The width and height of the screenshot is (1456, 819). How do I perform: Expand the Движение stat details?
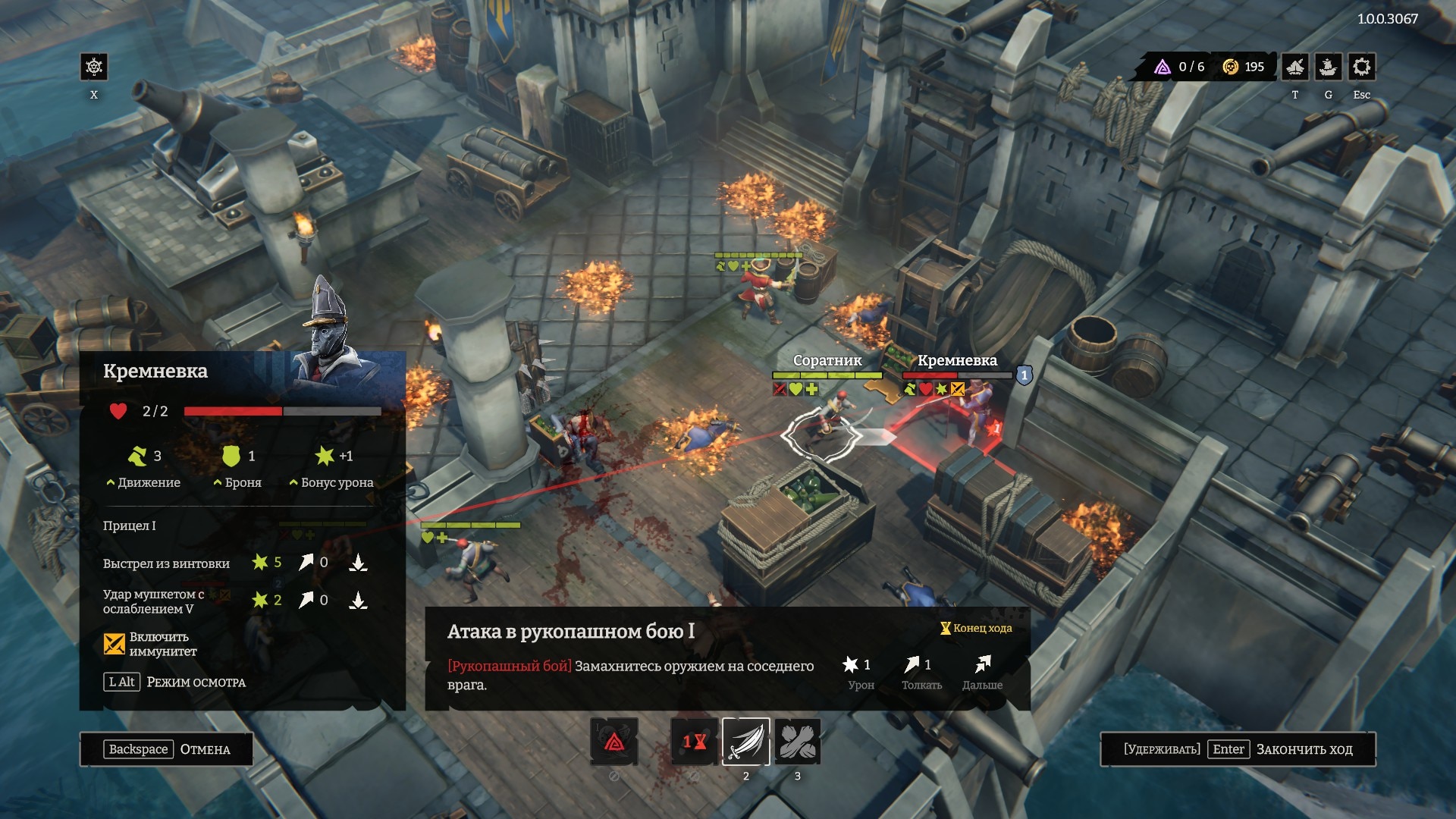coord(144,482)
